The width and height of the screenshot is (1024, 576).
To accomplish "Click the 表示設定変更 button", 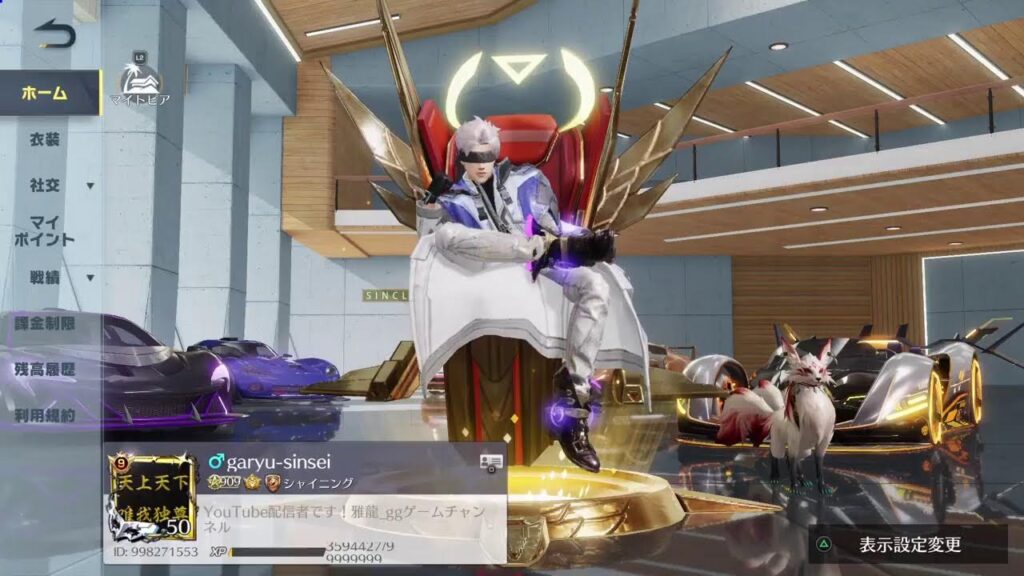I will [908, 545].
